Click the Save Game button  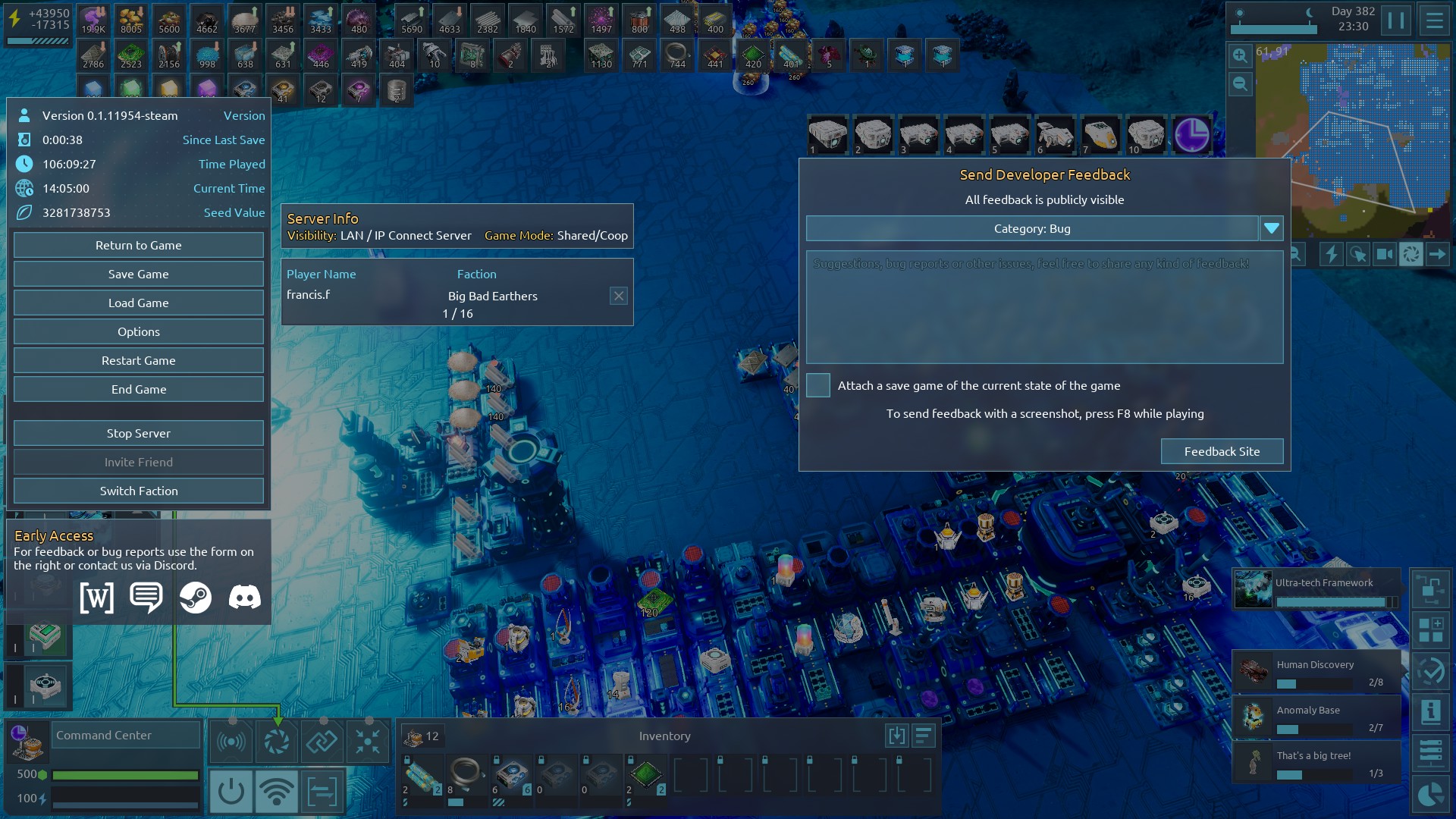pos(139,274)
